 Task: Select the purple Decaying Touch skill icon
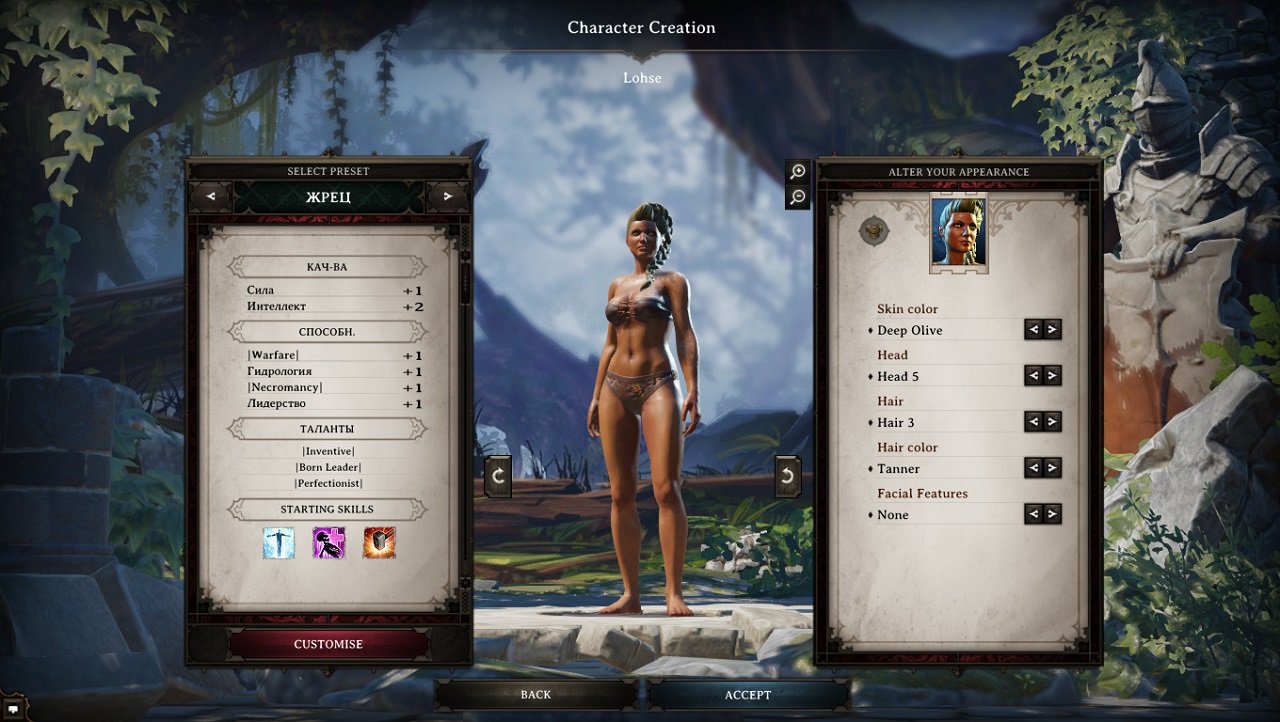coord(328,543)
